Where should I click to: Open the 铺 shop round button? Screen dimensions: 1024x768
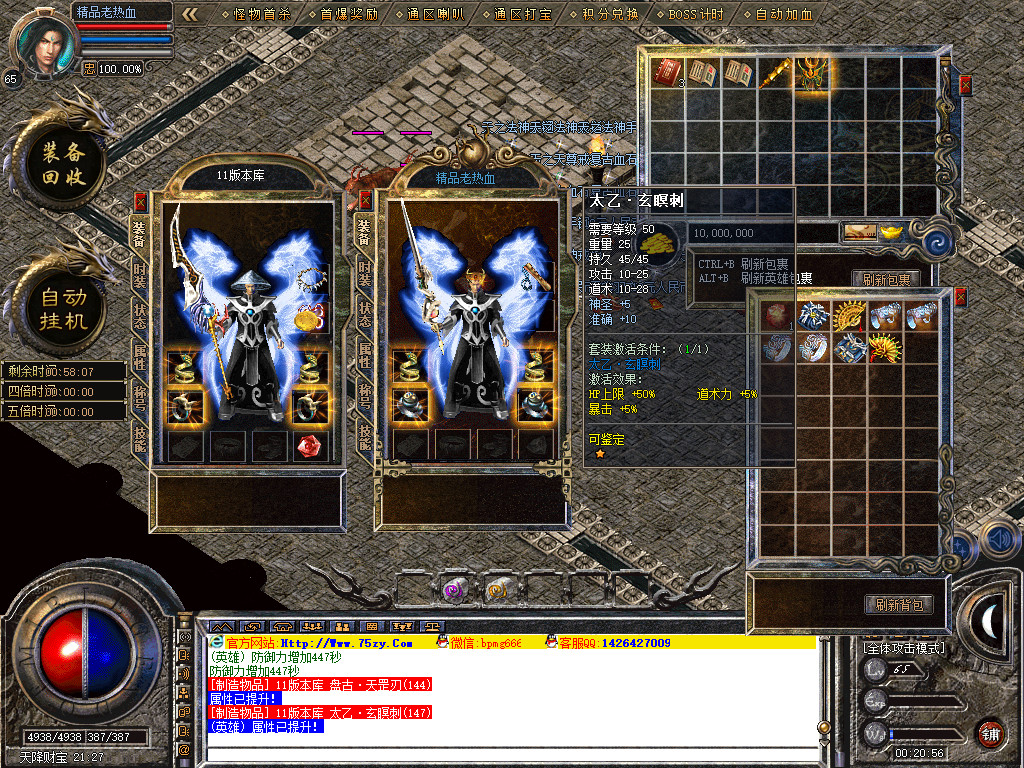990,733
